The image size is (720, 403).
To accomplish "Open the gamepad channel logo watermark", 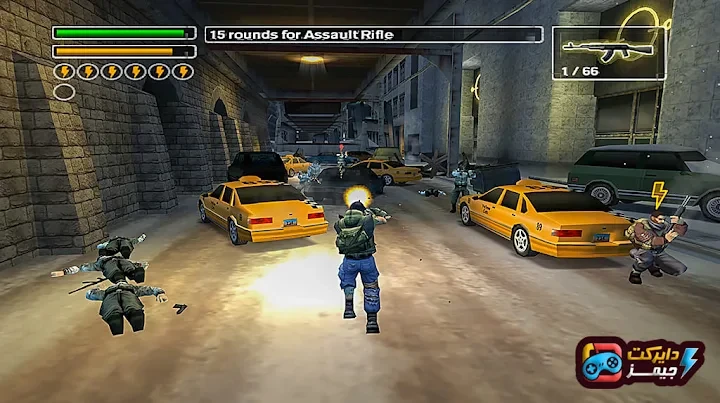I will click(x=640, y=362).
